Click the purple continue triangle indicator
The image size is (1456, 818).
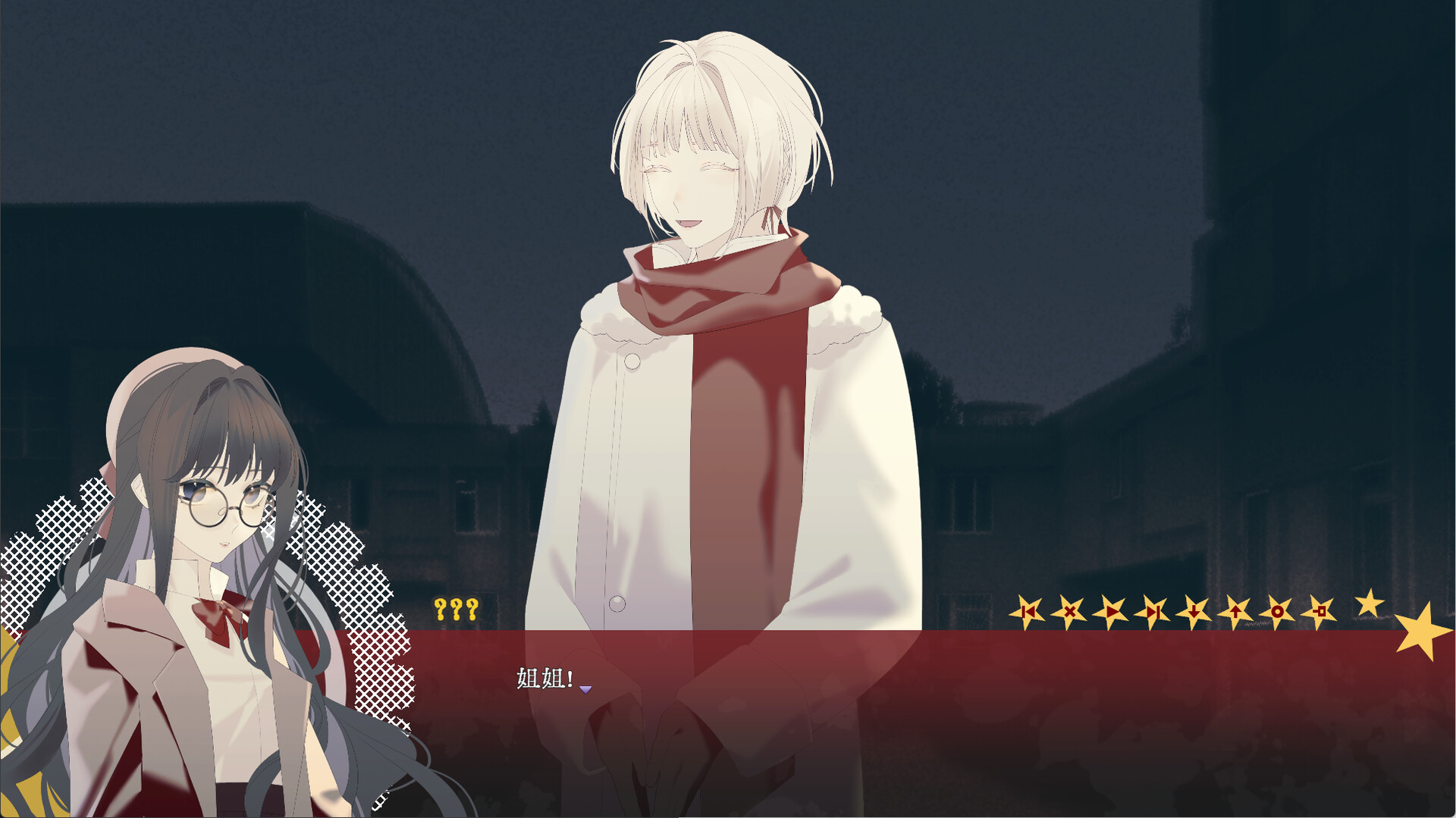[x=586, y=690]
